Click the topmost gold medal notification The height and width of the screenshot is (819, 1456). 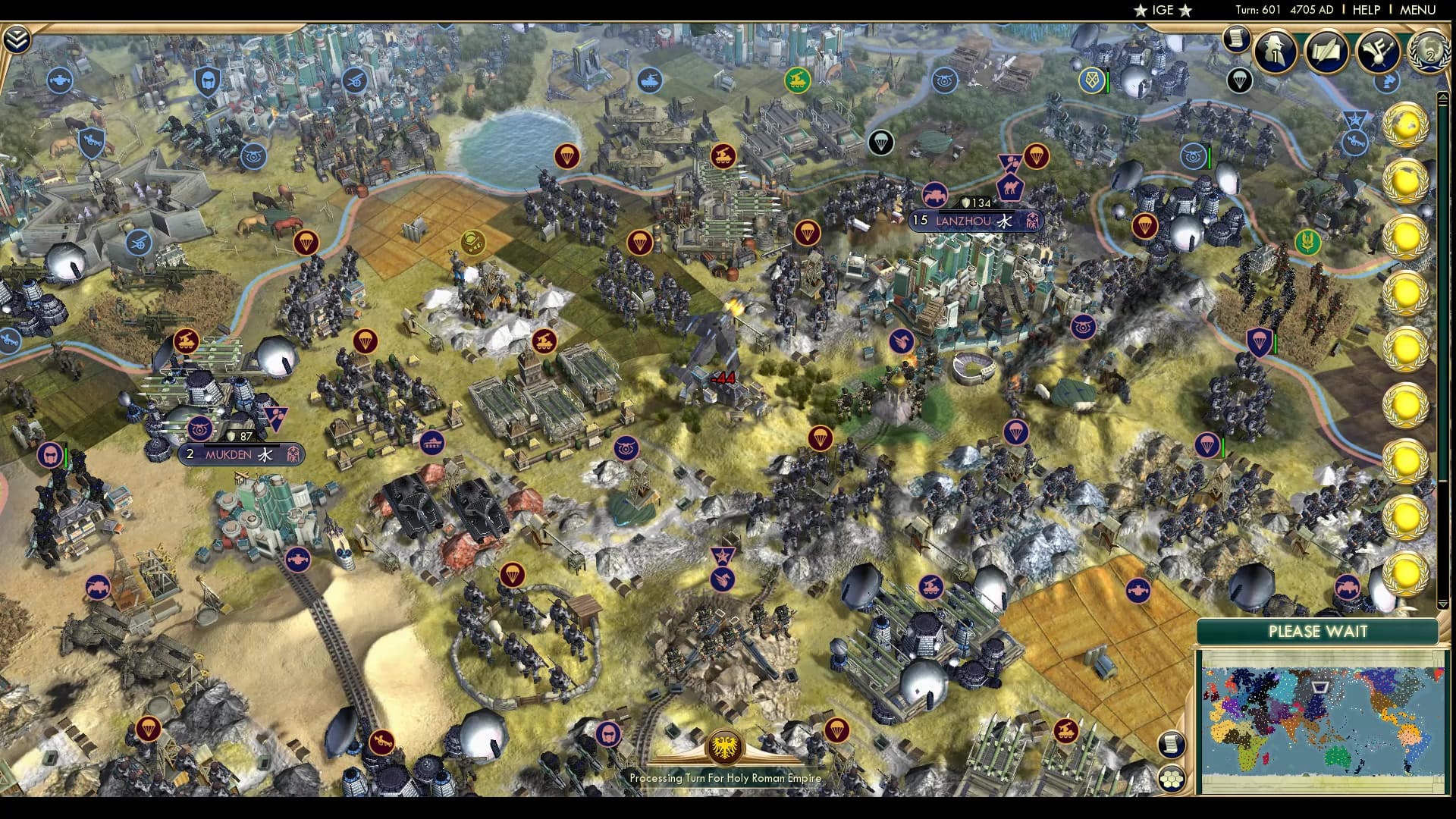pos(1407,125)
